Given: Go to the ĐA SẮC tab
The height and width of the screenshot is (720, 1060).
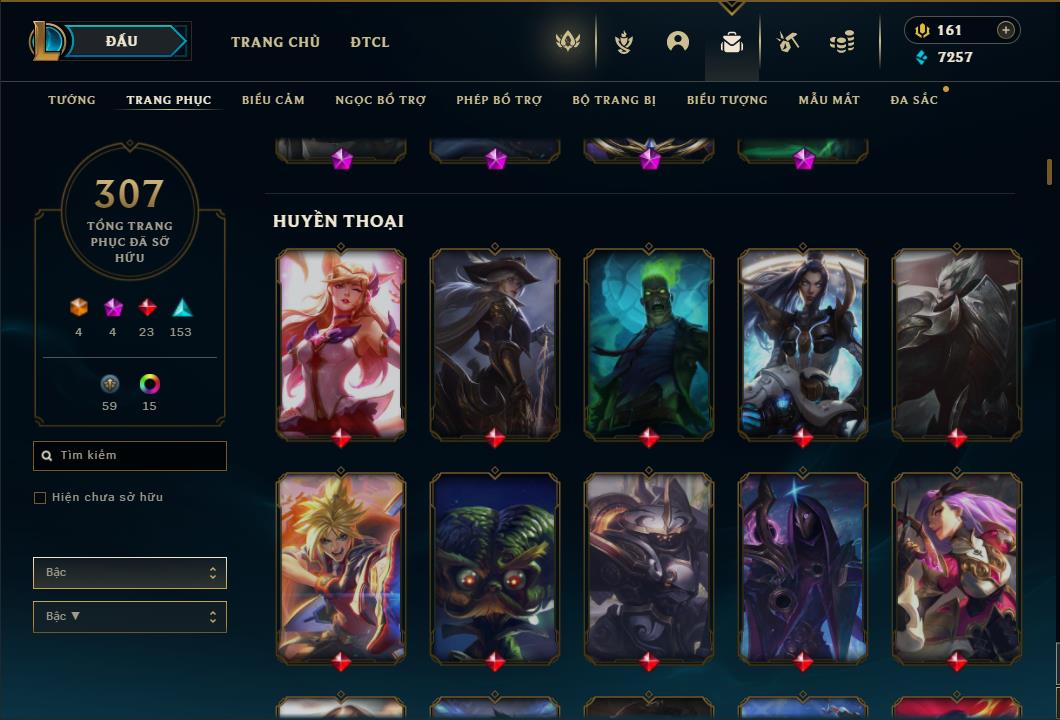Looking at the screenshot, I should point(914,100).
